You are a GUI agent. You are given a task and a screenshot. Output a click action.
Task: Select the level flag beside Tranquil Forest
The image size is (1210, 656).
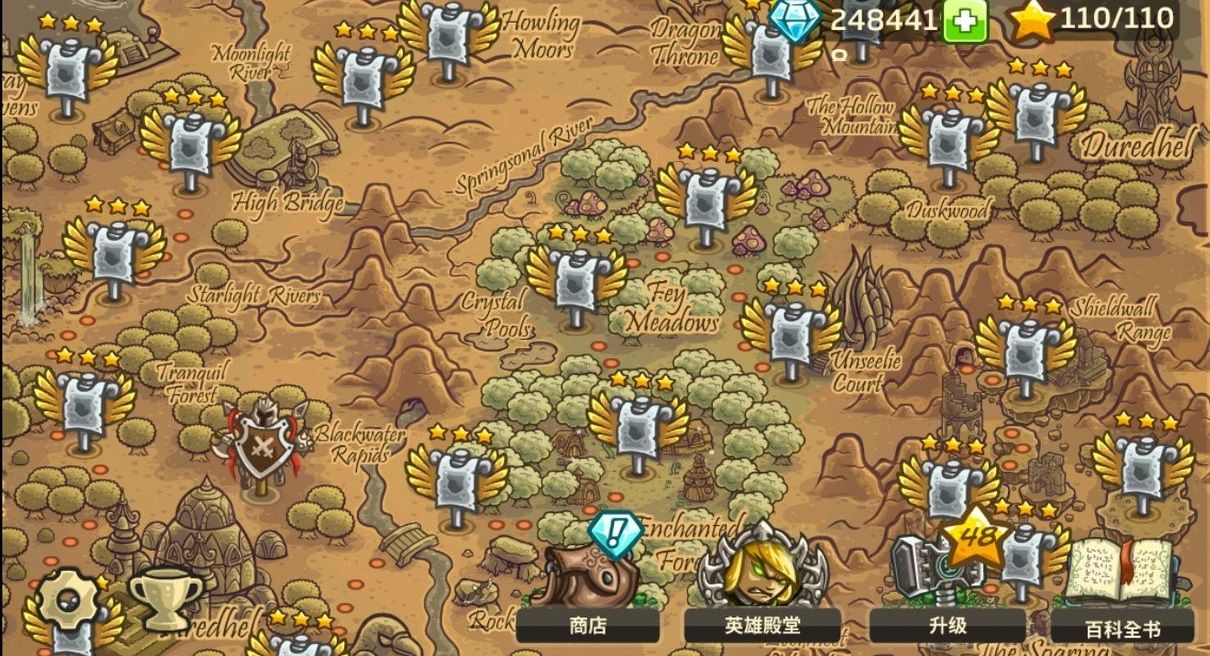(x=85, y=402)
